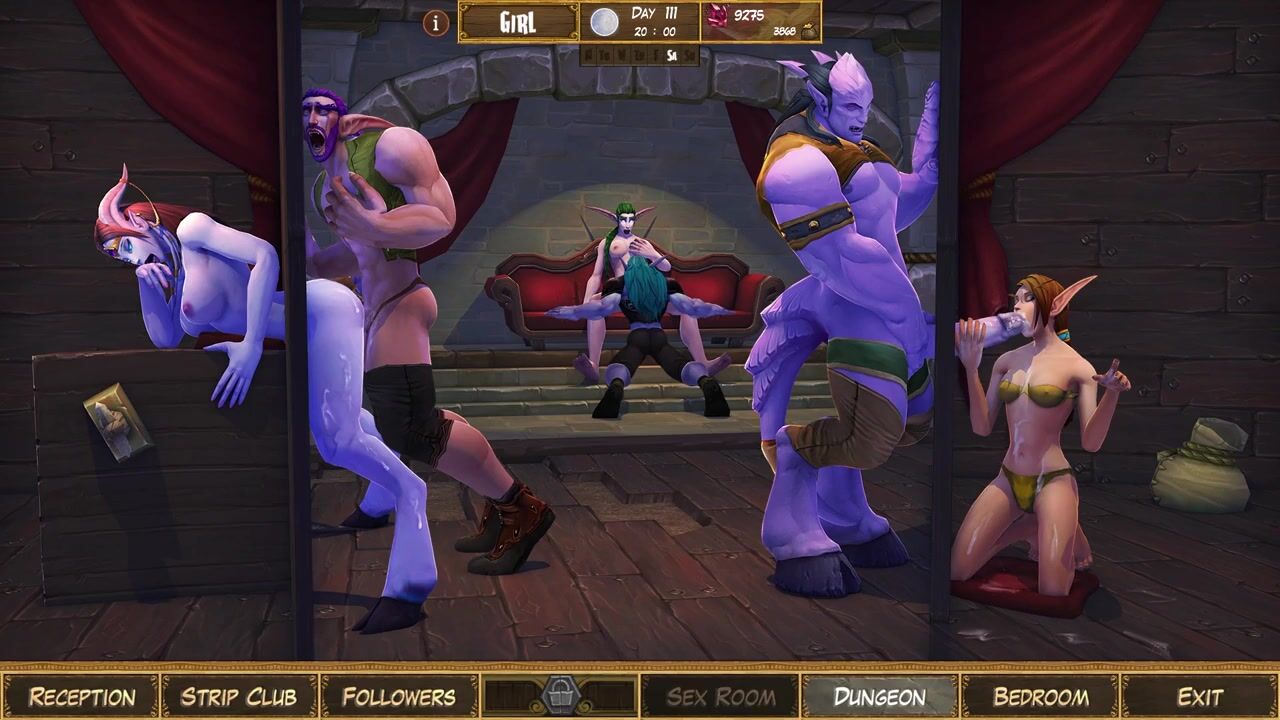The width and height of the screenshot is (1280, 720).
Task: Open the Strip Club
Action: 239,696
